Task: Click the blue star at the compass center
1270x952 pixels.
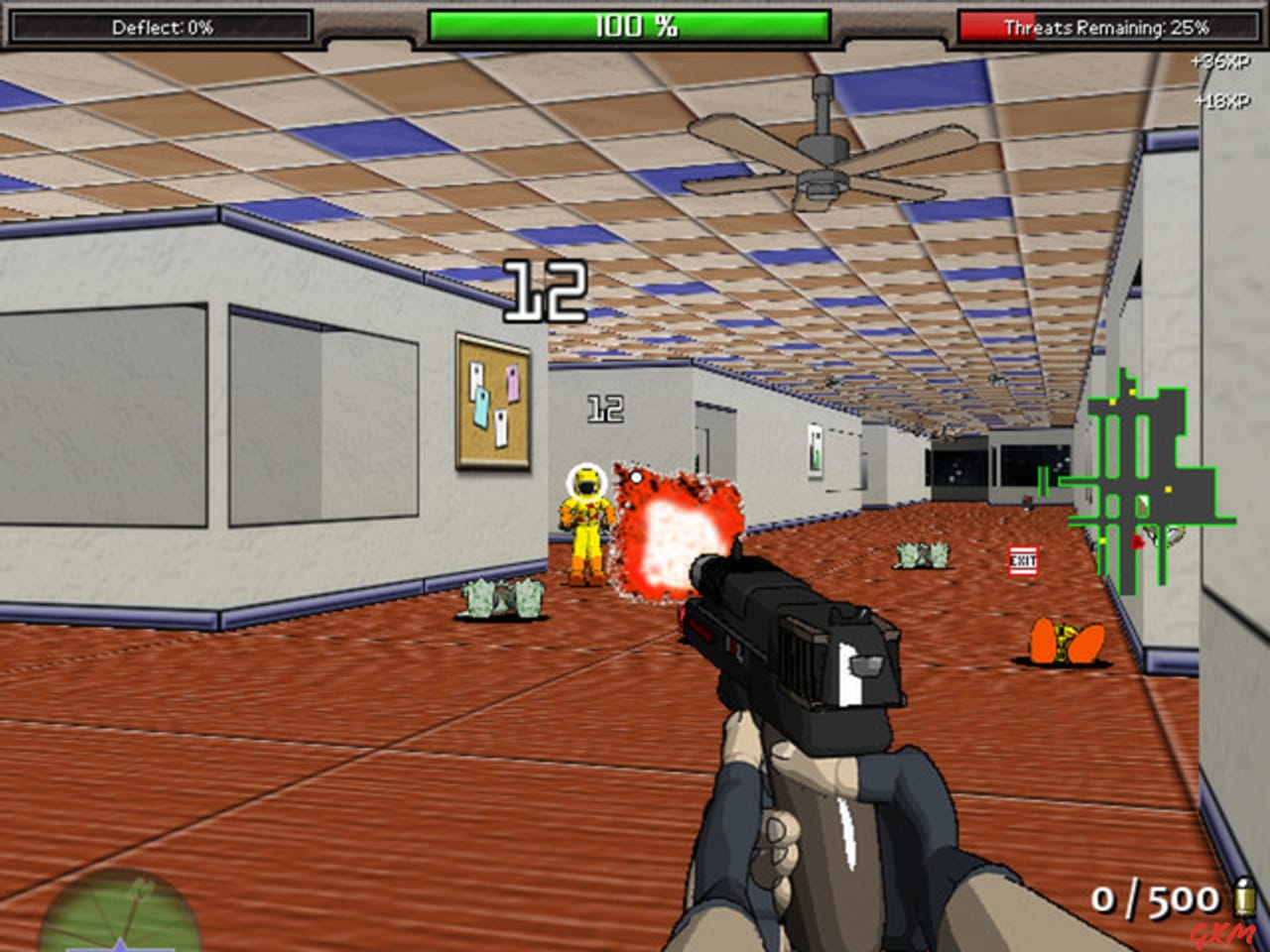Action: 119,944
